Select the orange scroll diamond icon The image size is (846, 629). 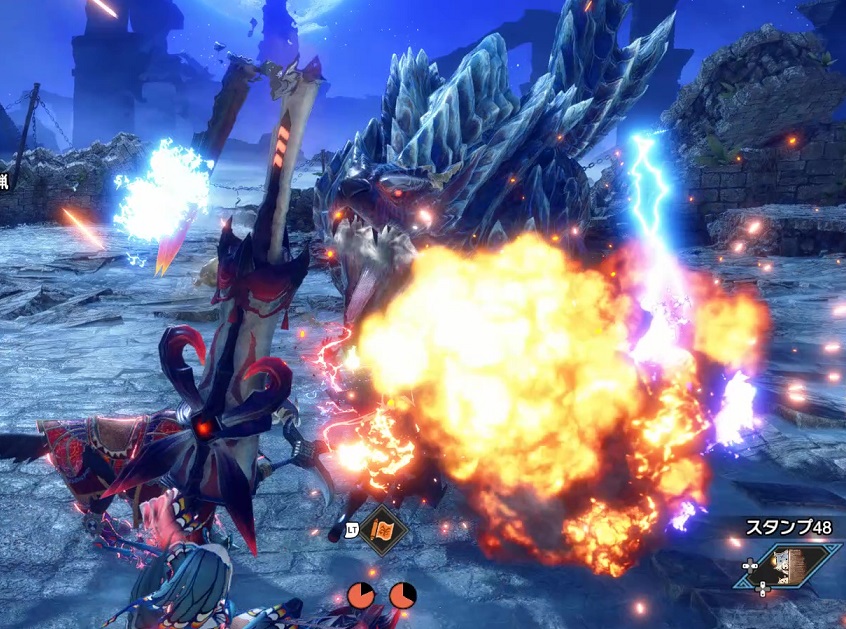click(382, 530)
